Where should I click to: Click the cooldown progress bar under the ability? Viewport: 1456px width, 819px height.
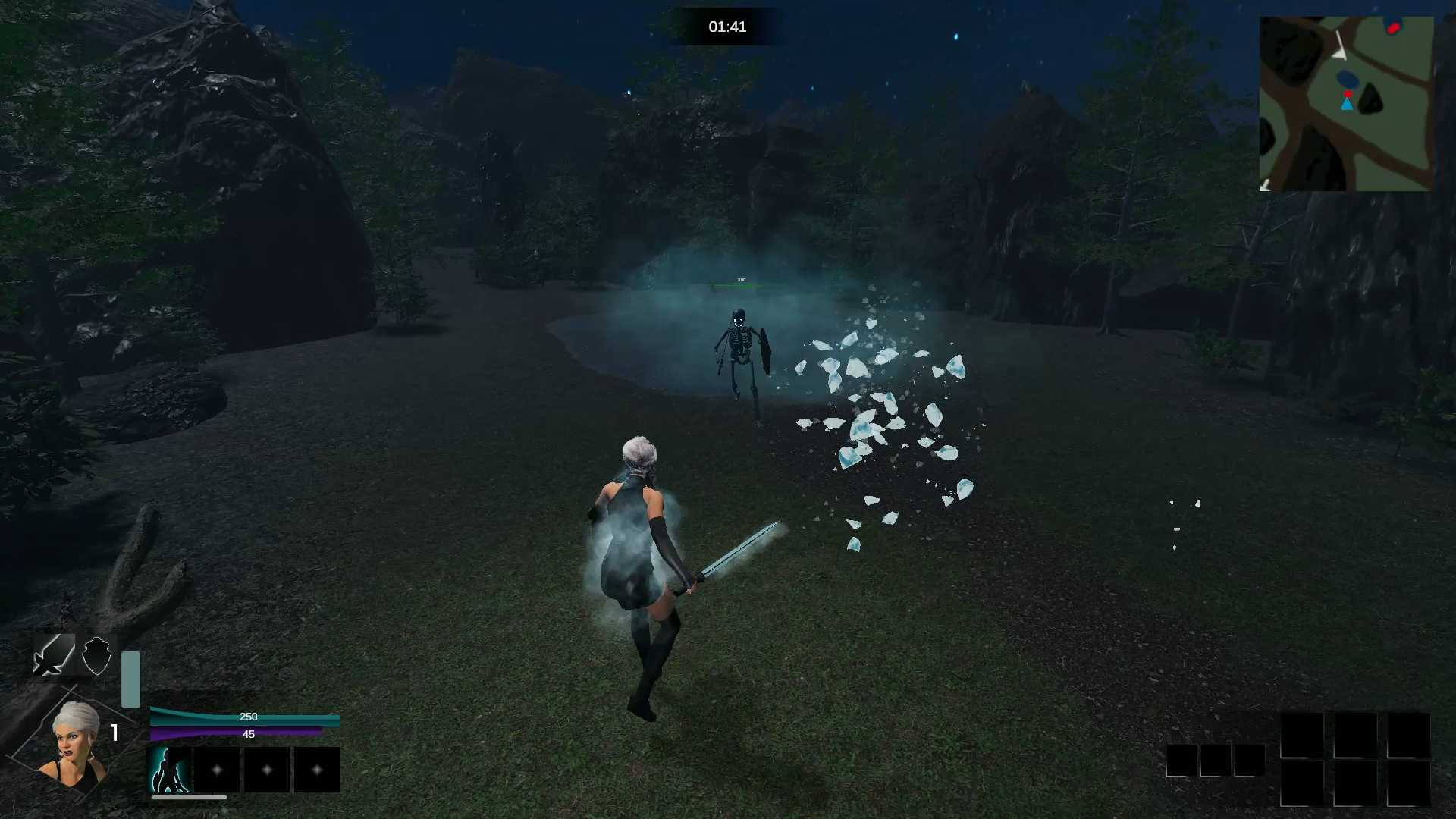pyautogui.click(x=189, y=798)
